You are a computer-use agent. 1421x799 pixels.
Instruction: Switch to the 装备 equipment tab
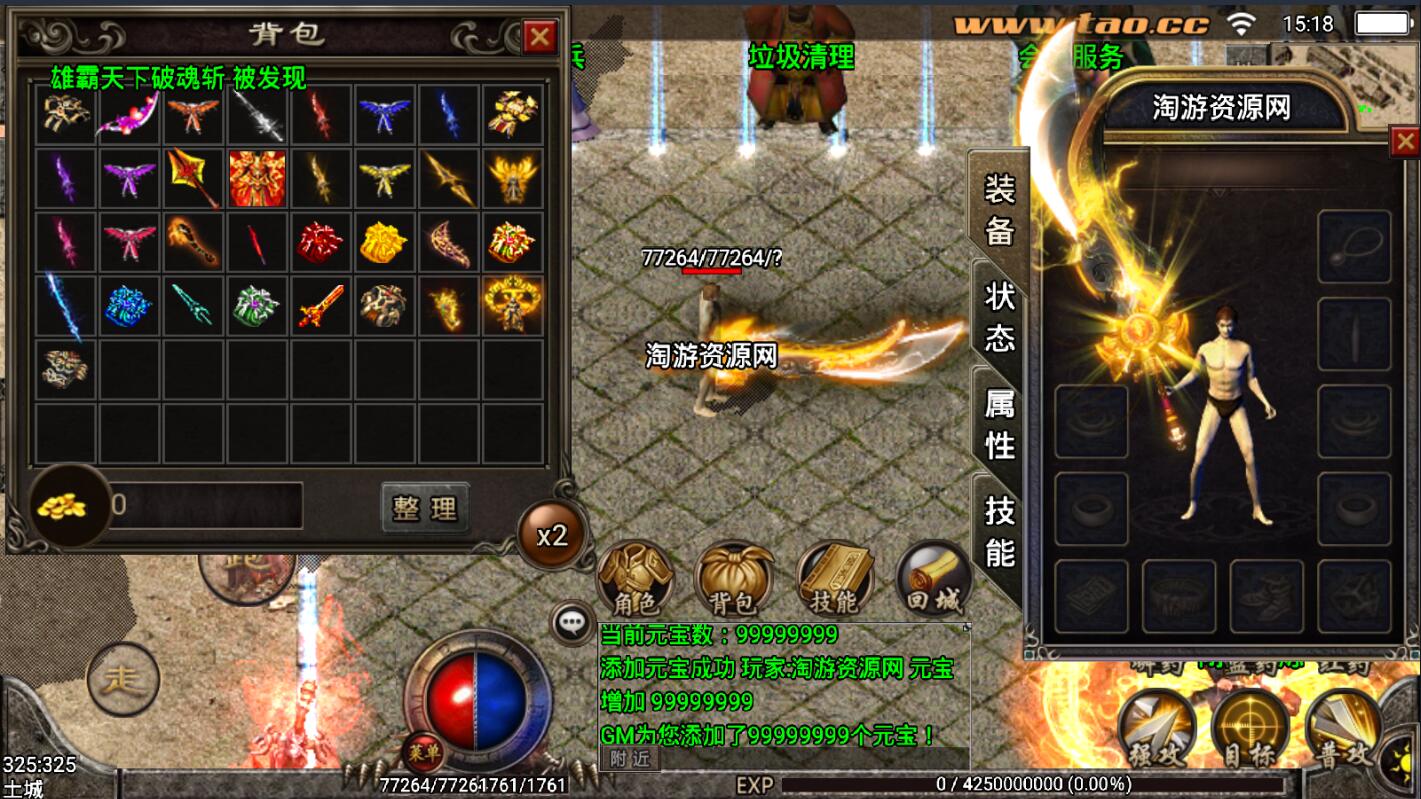tap(999, 208)
